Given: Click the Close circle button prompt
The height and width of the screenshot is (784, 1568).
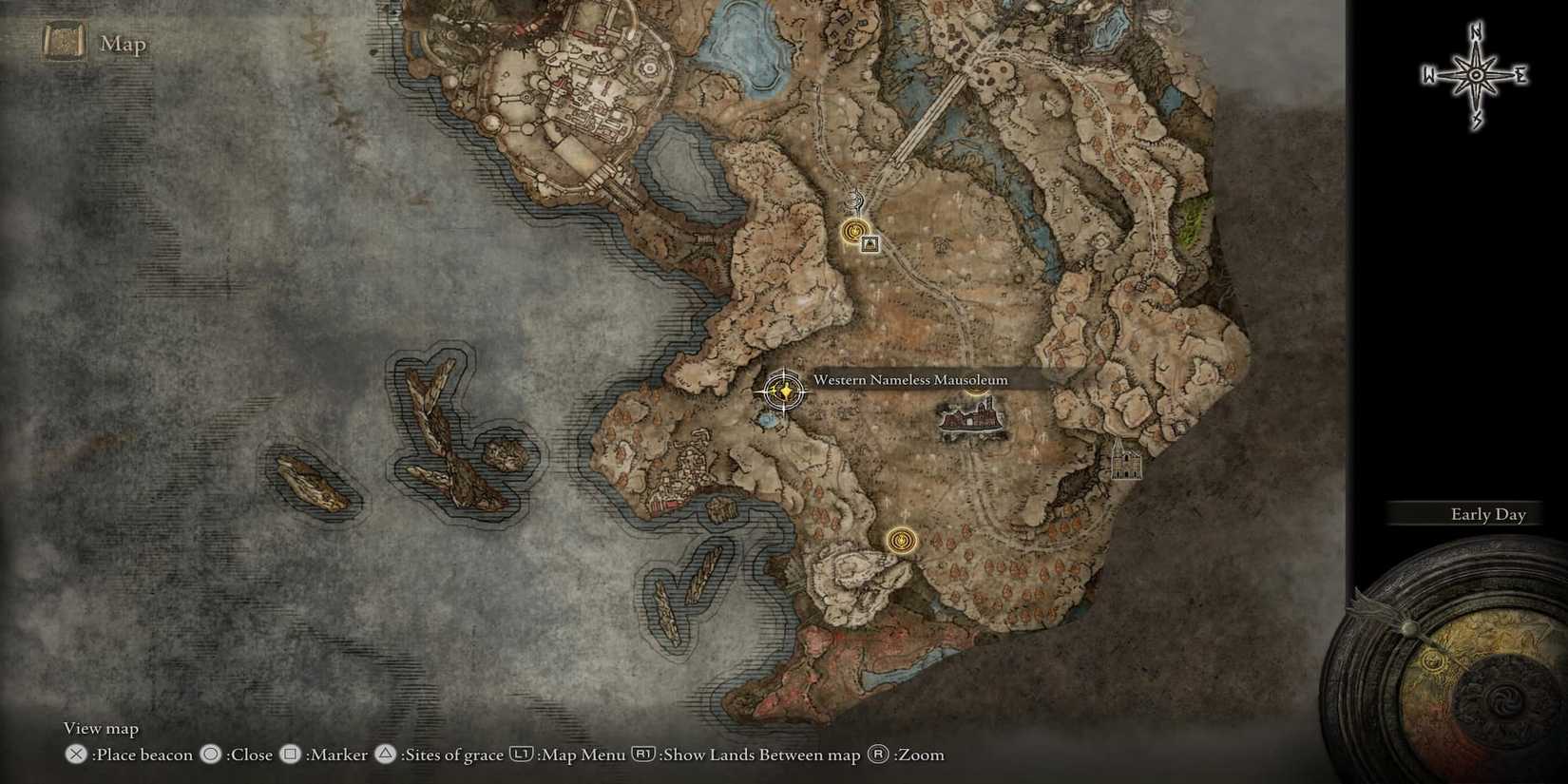Looking at the screenshot, I should pyautogui.click(x=211, y=754).
